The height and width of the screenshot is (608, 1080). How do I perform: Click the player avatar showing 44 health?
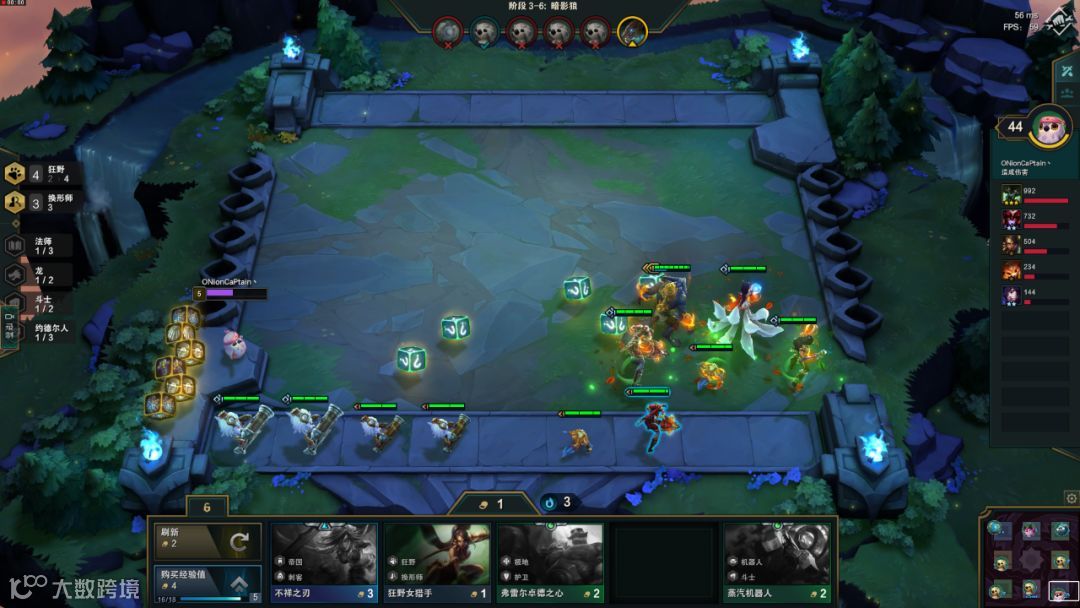click(1049, 126)
